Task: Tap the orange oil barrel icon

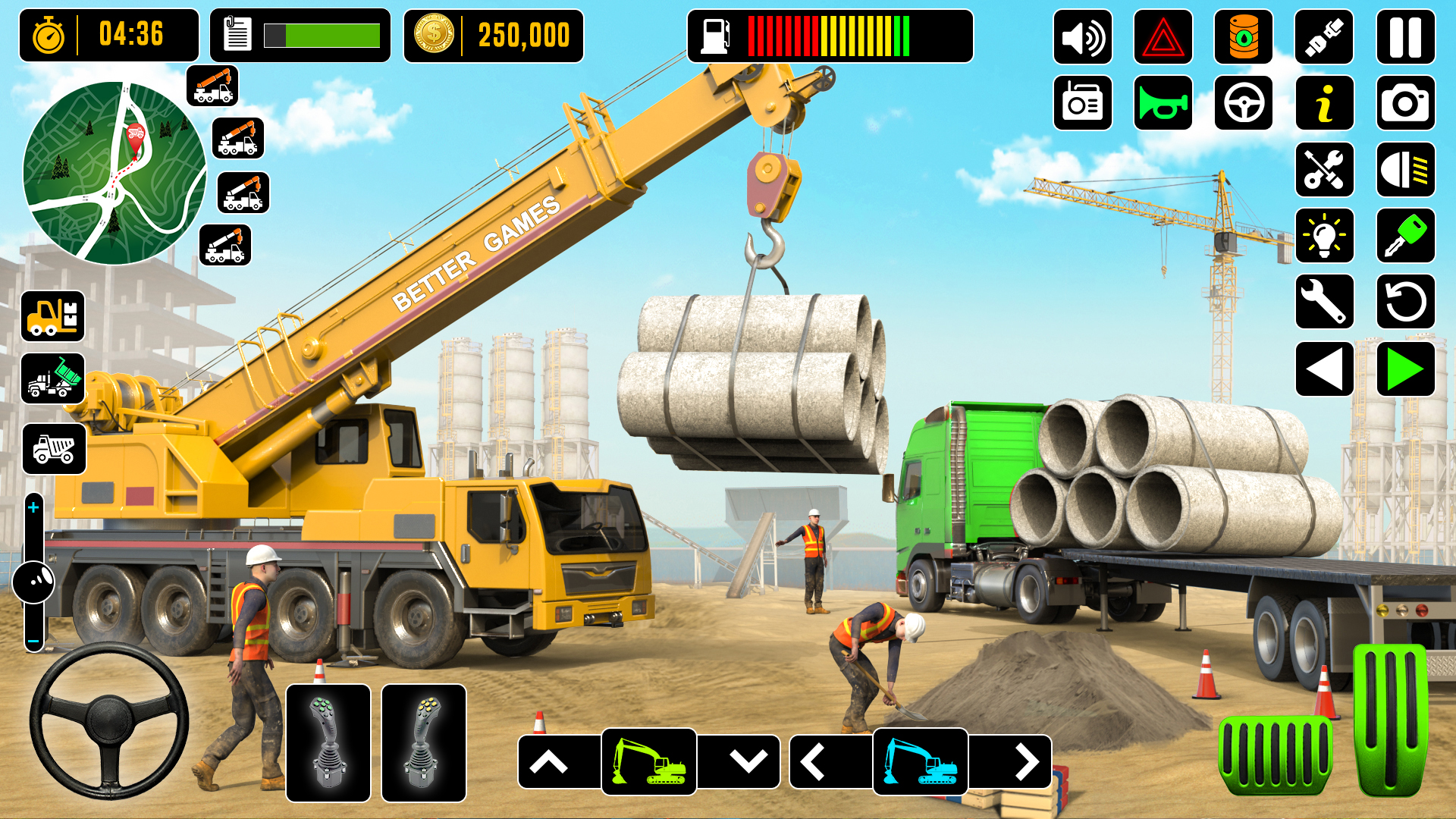Action: click(1243, 37)
